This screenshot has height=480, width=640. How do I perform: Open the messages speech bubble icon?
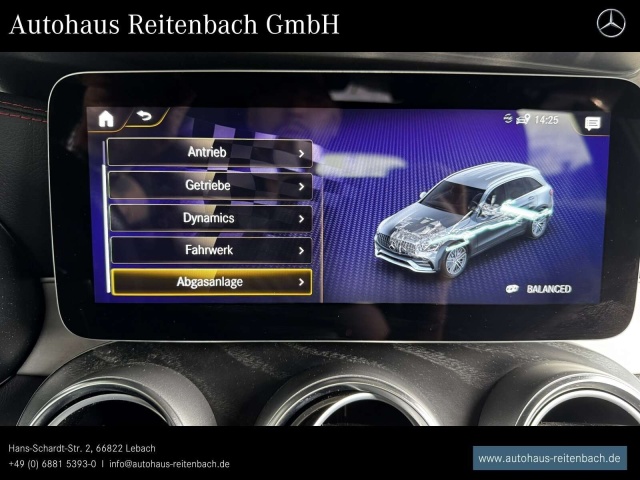click(x=593, y=123)
